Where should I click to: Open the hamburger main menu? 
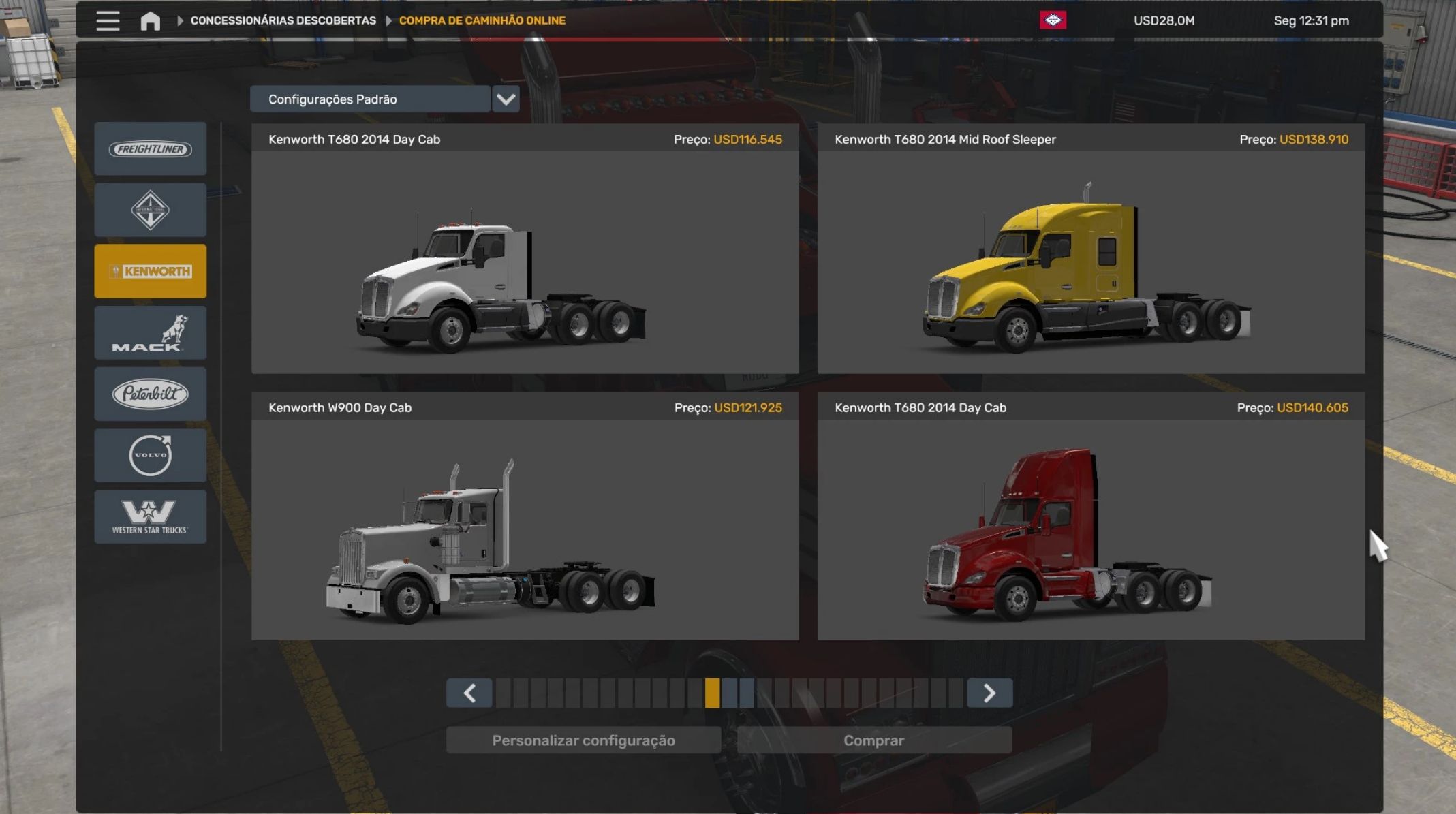coord(108,20)
